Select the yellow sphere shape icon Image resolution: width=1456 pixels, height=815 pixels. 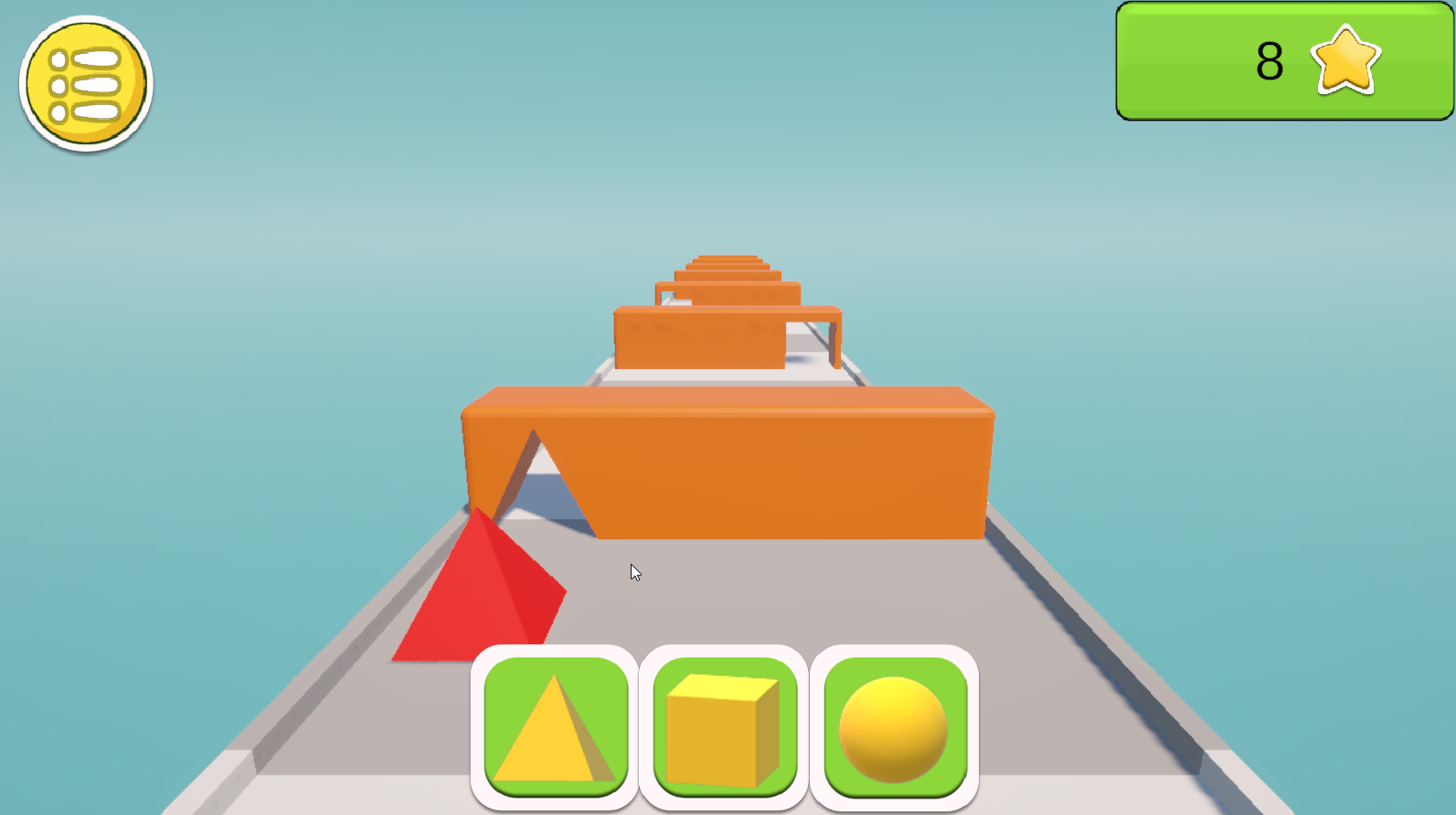tap(894, 725)
